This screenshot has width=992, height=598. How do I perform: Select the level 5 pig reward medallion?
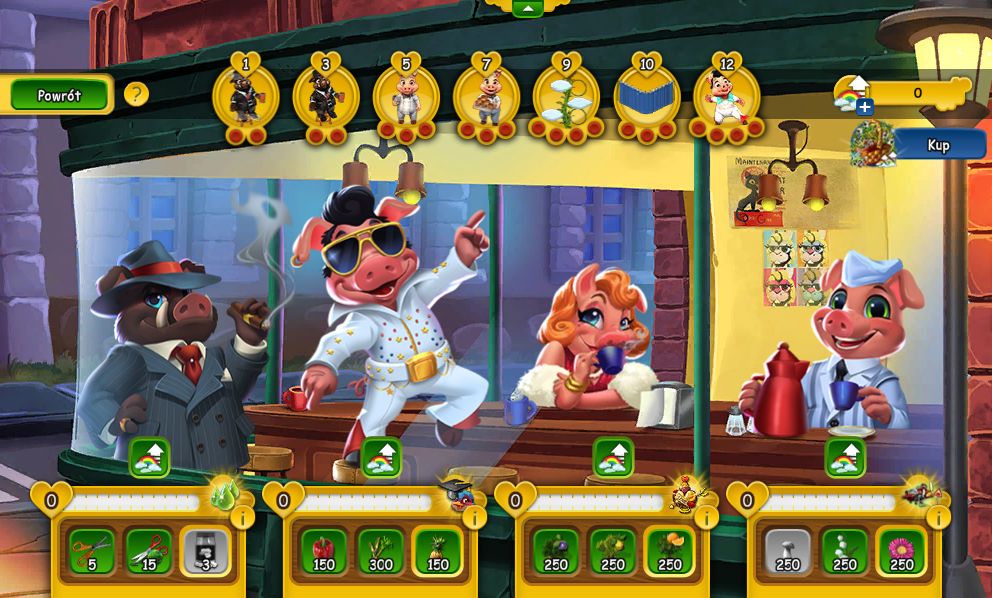coord(406,99)
